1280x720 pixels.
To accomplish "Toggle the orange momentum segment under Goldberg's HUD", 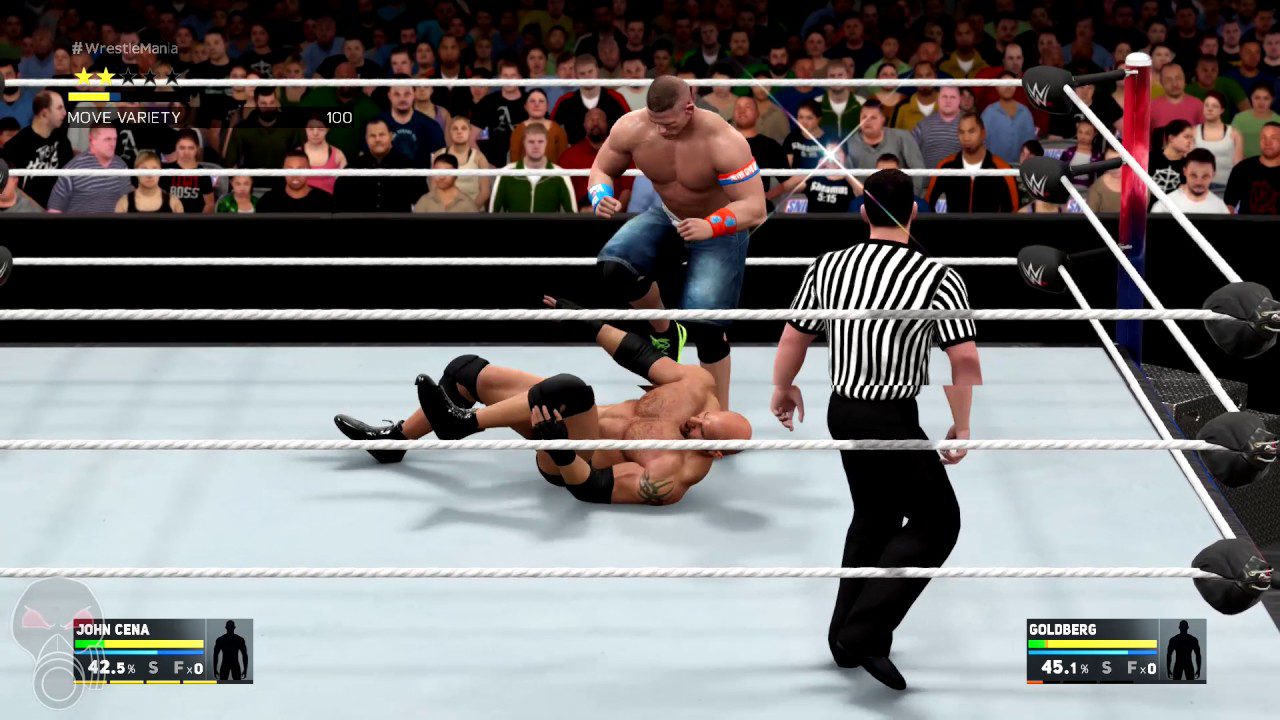I will pos(1035,682).
